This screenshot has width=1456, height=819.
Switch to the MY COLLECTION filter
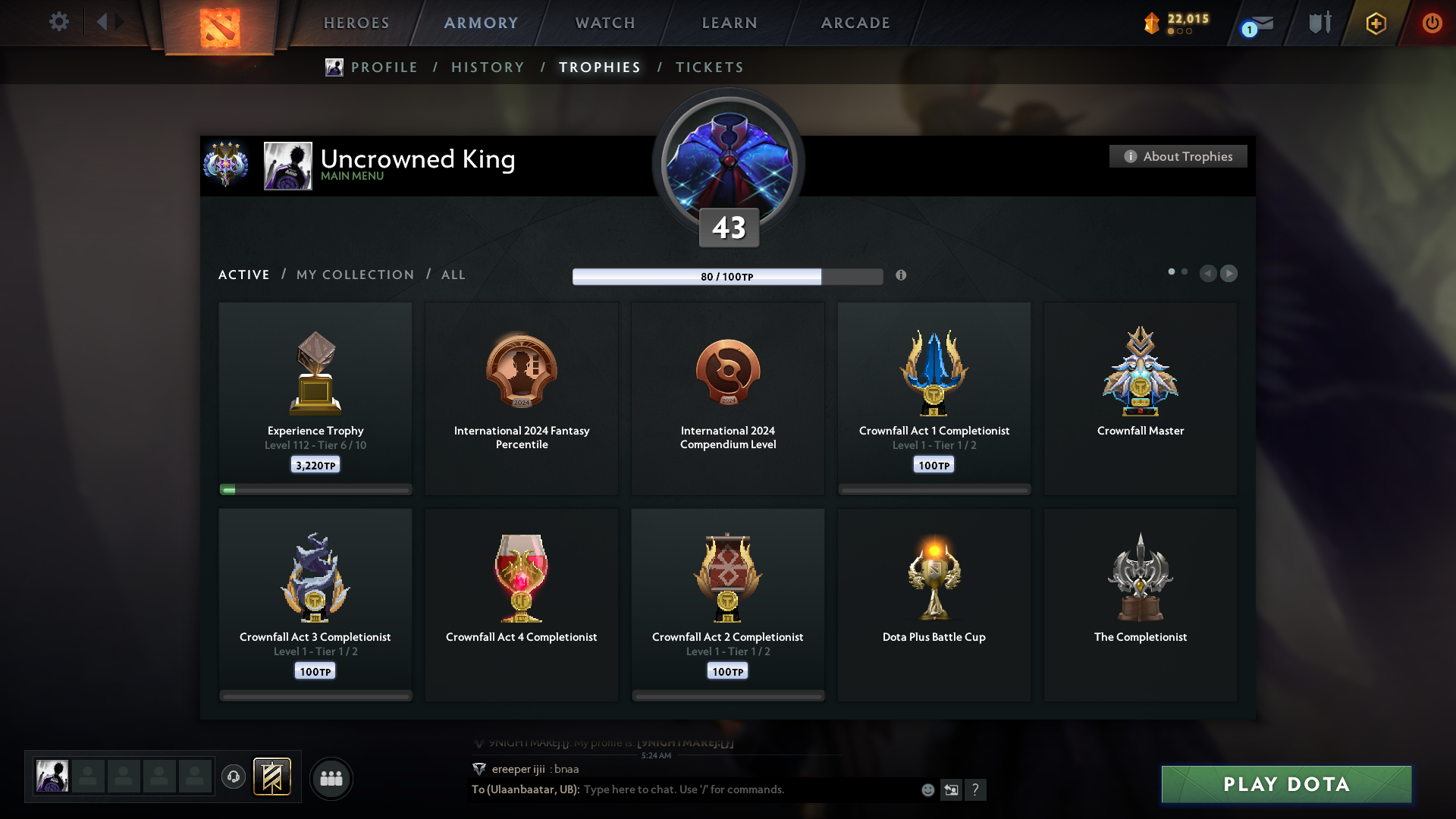354,275
